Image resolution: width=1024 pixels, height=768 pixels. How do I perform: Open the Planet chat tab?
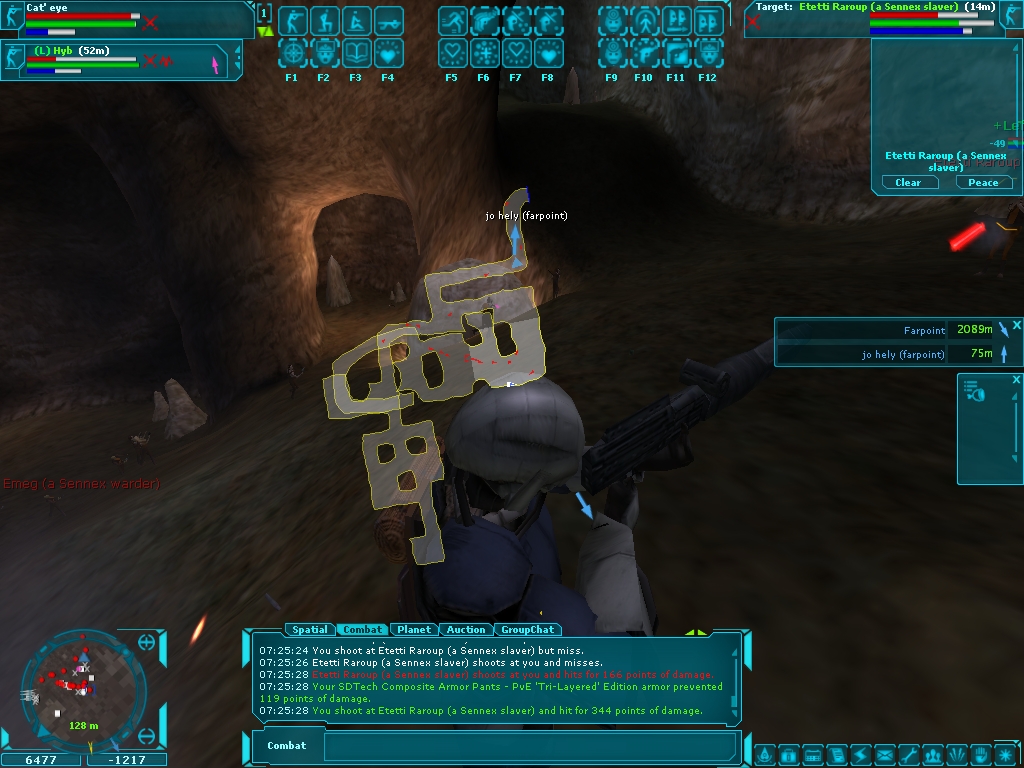pyautogui.click(x=414, y=630)
